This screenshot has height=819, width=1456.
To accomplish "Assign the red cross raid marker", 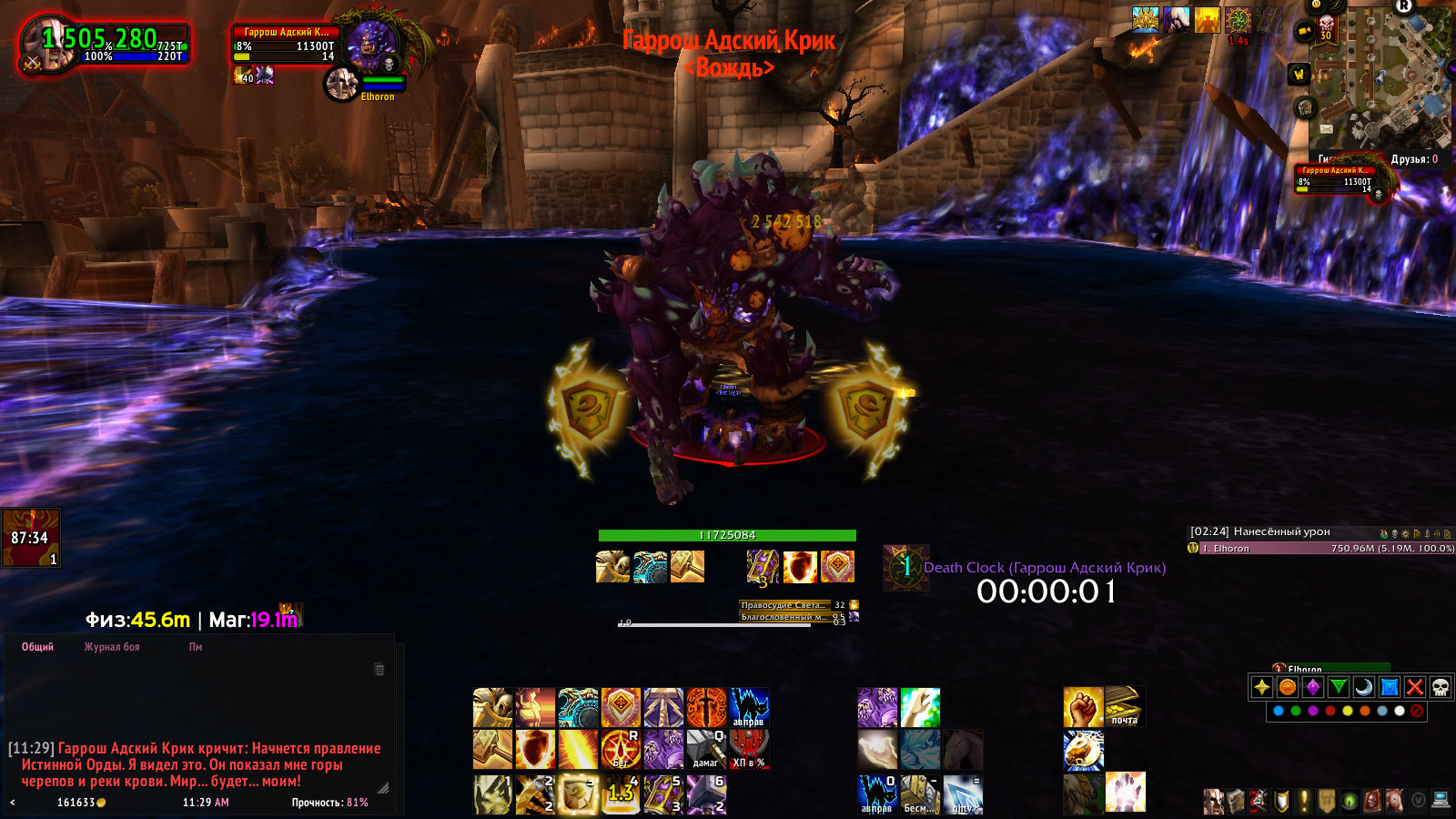I will point(1414,687).
